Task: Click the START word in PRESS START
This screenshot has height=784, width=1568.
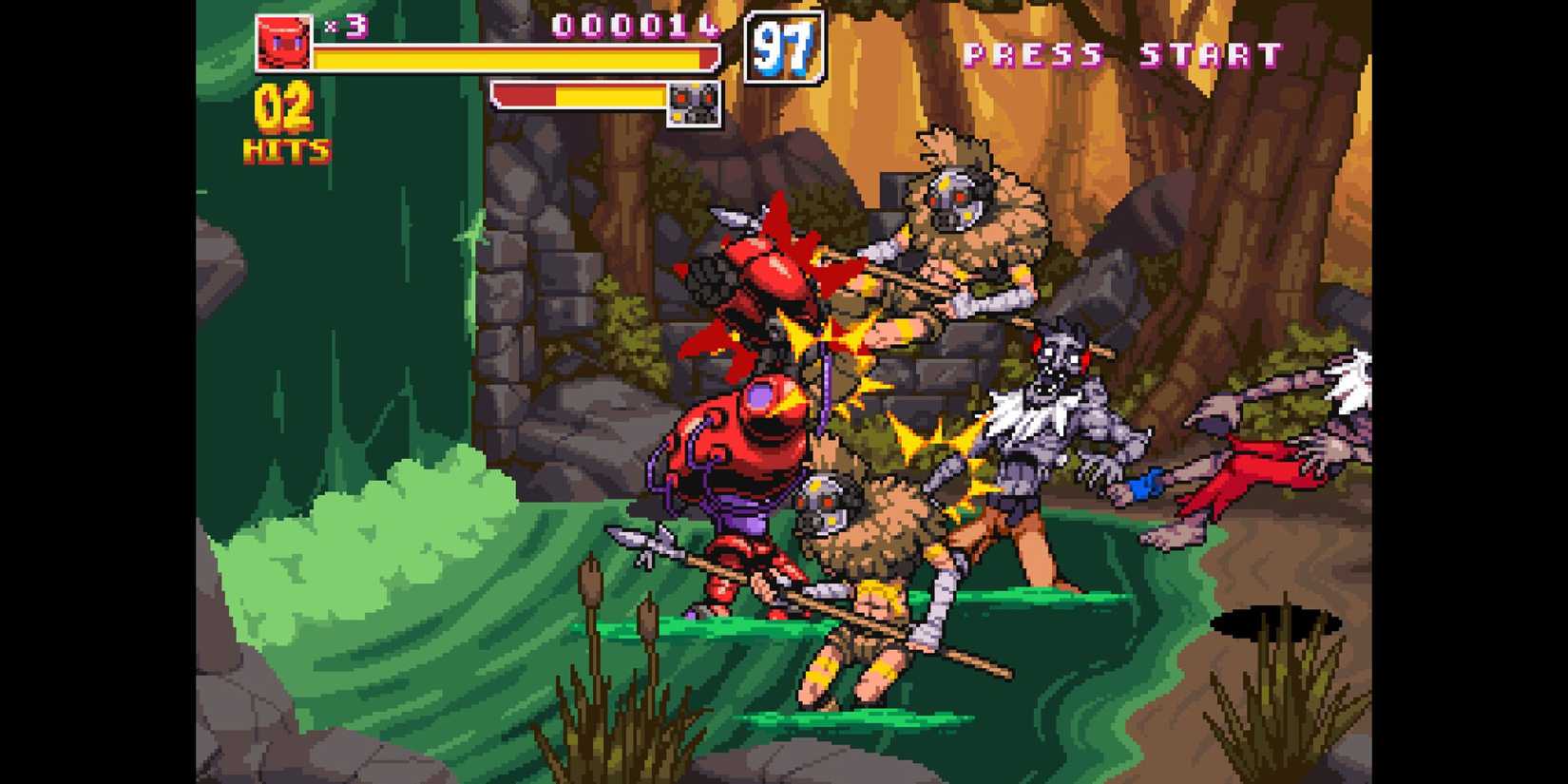Action: click(1207, 54)
